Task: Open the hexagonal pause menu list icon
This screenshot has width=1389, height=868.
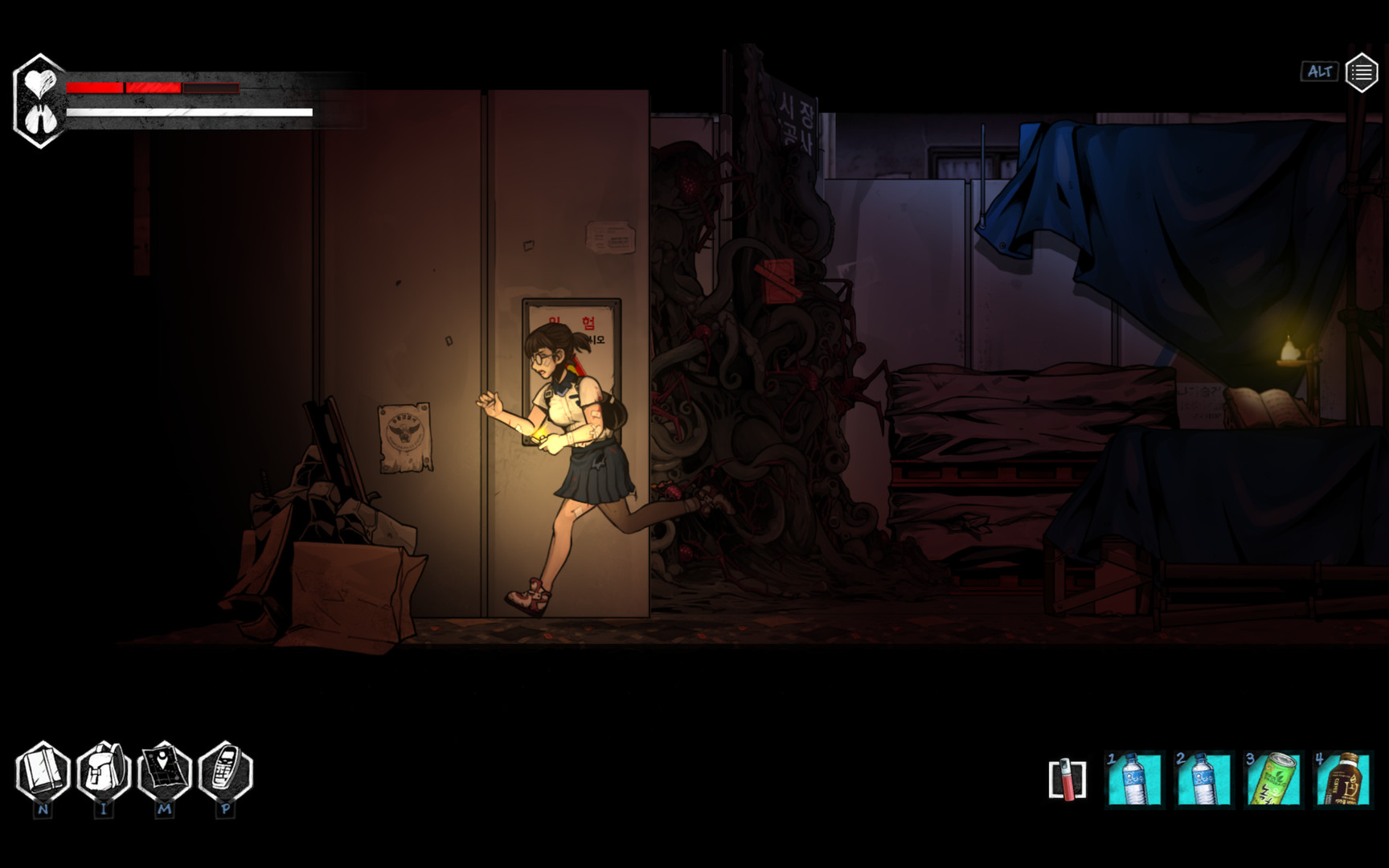Action: click(1362, 72)
